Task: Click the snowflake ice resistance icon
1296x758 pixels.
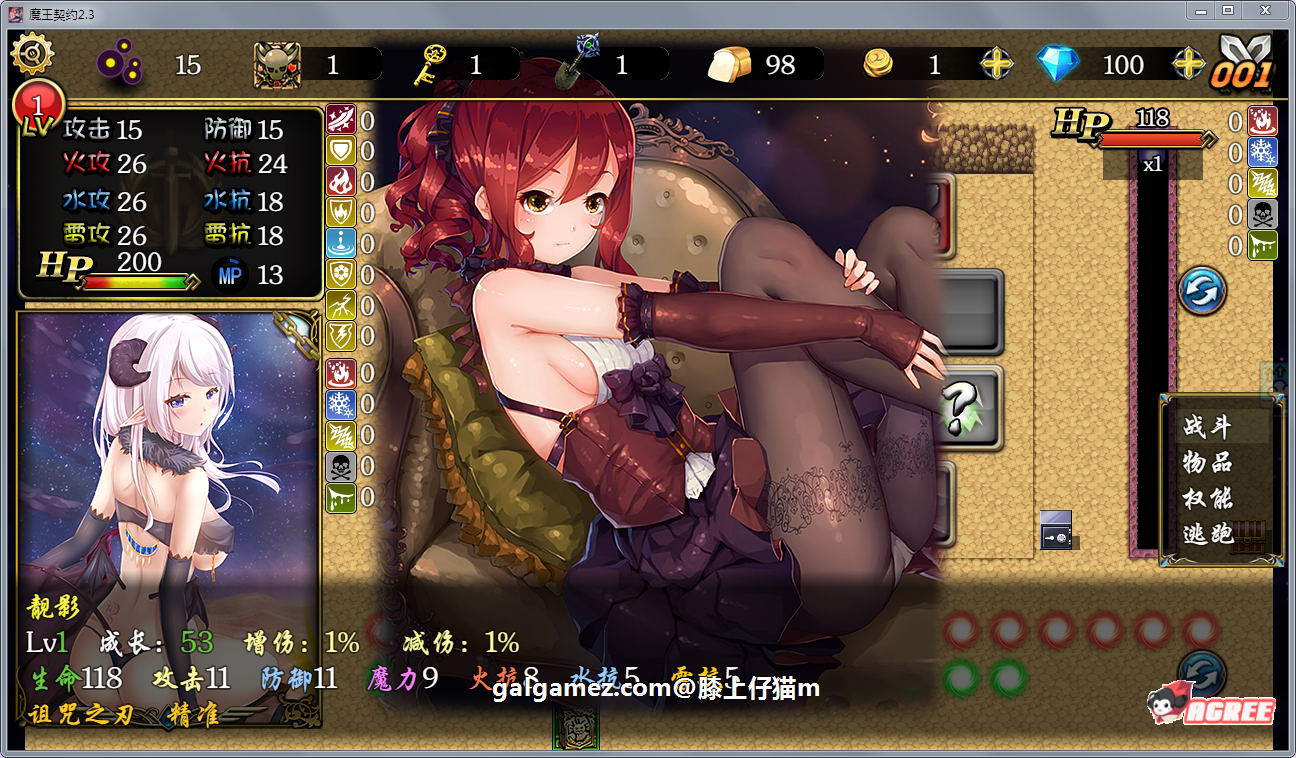Action: click(340, 405)
